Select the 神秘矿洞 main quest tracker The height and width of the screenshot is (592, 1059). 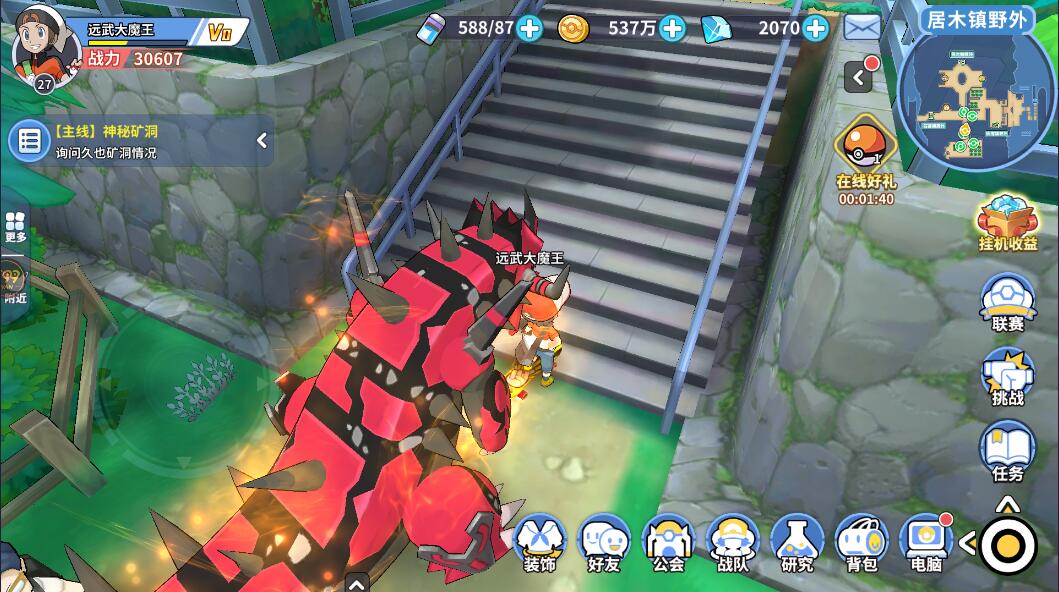(130, 141)
